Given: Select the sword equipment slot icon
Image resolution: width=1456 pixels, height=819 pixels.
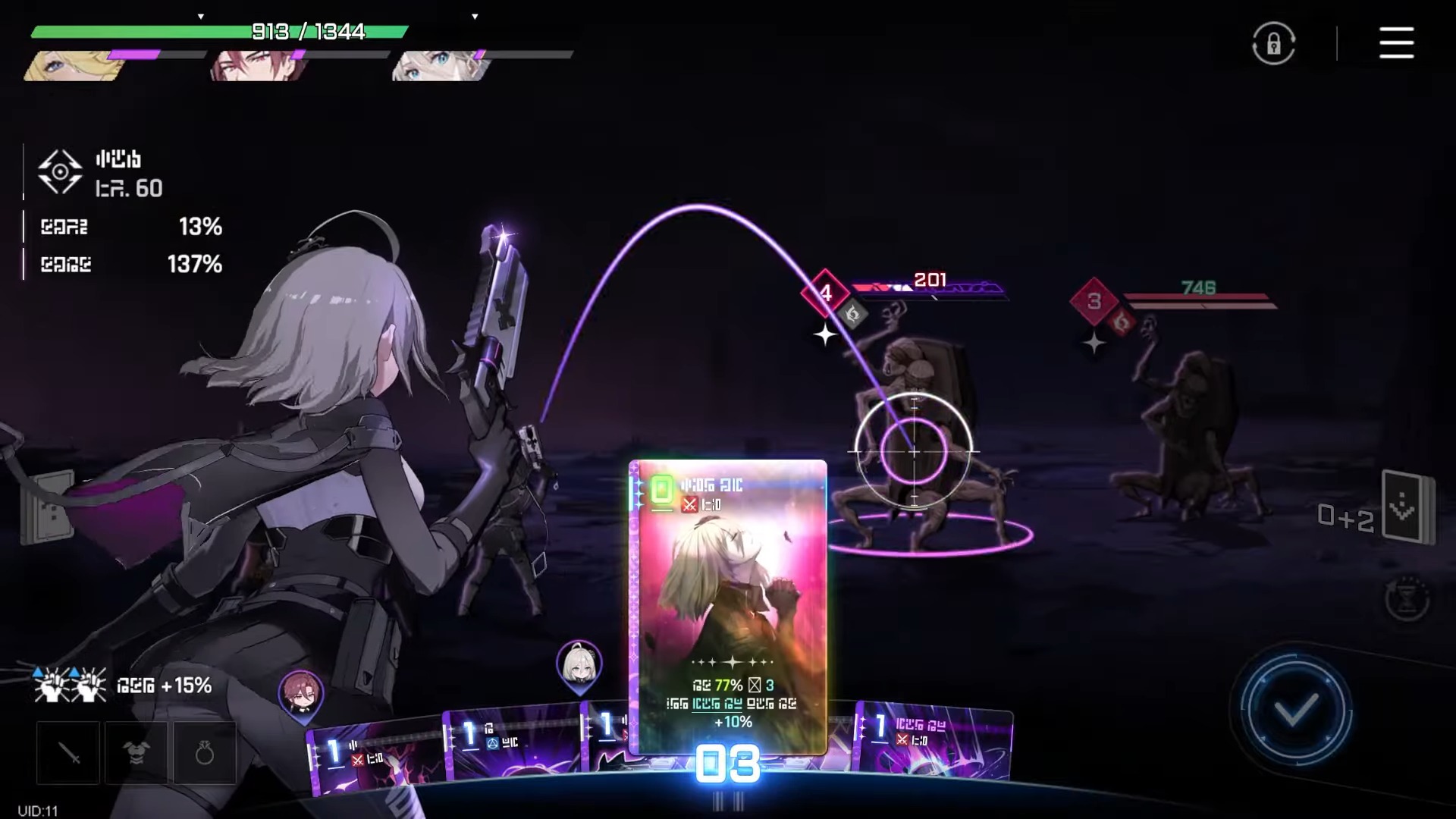Looking at the screenshot, I should [x=67, y=752].
